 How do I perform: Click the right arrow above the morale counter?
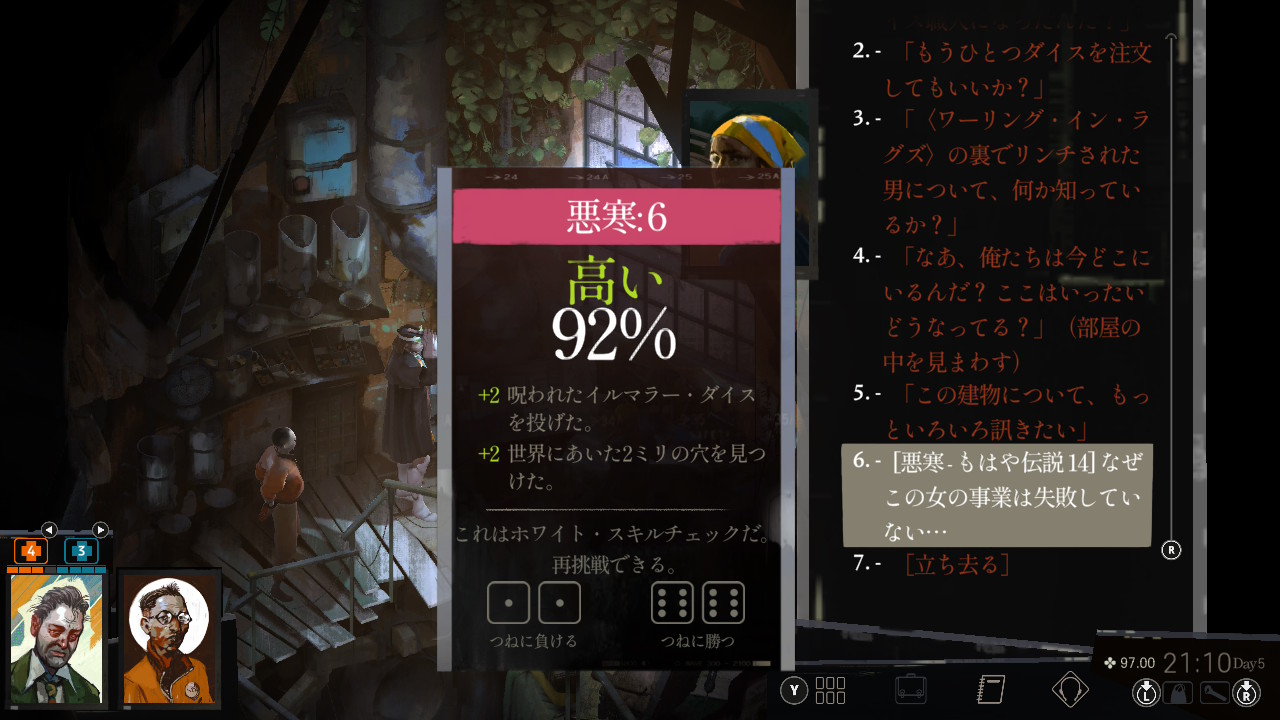100,530
